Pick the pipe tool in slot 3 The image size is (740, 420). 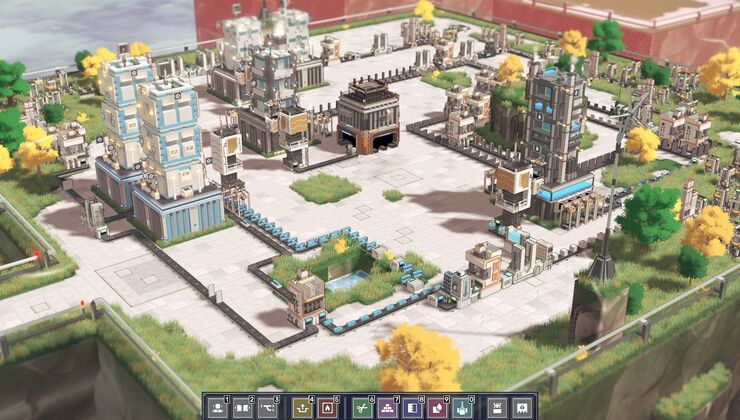[x=267, y=407]
